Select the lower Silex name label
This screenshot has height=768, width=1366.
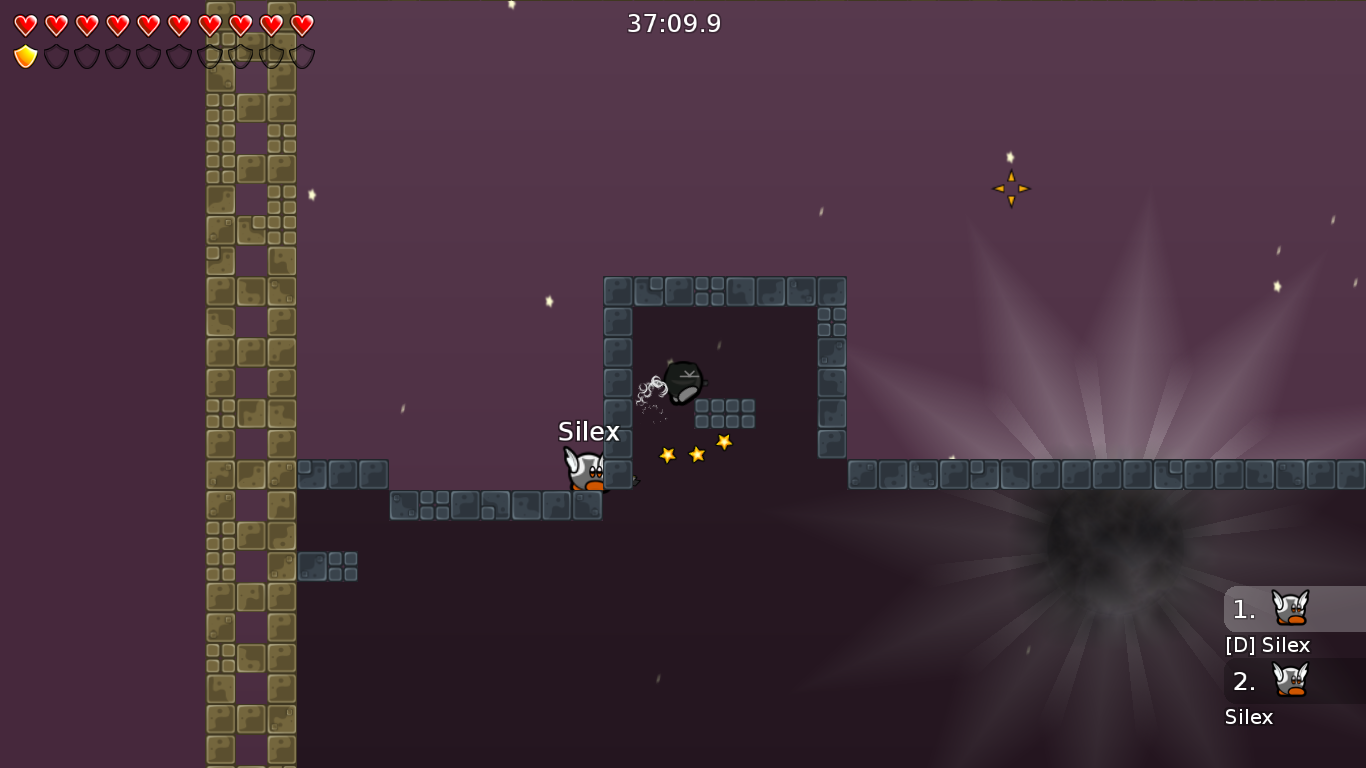1249,717
